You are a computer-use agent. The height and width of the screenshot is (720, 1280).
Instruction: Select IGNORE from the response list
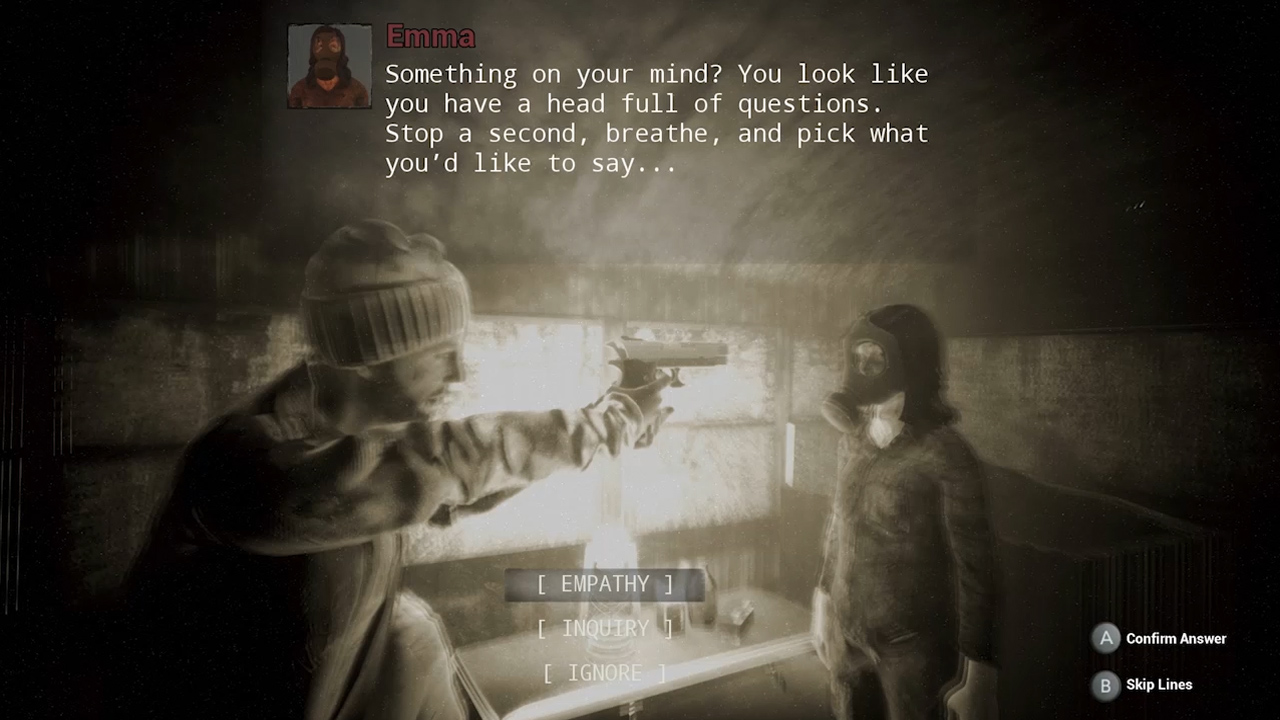pyautogui.click(x=604, y=672)
